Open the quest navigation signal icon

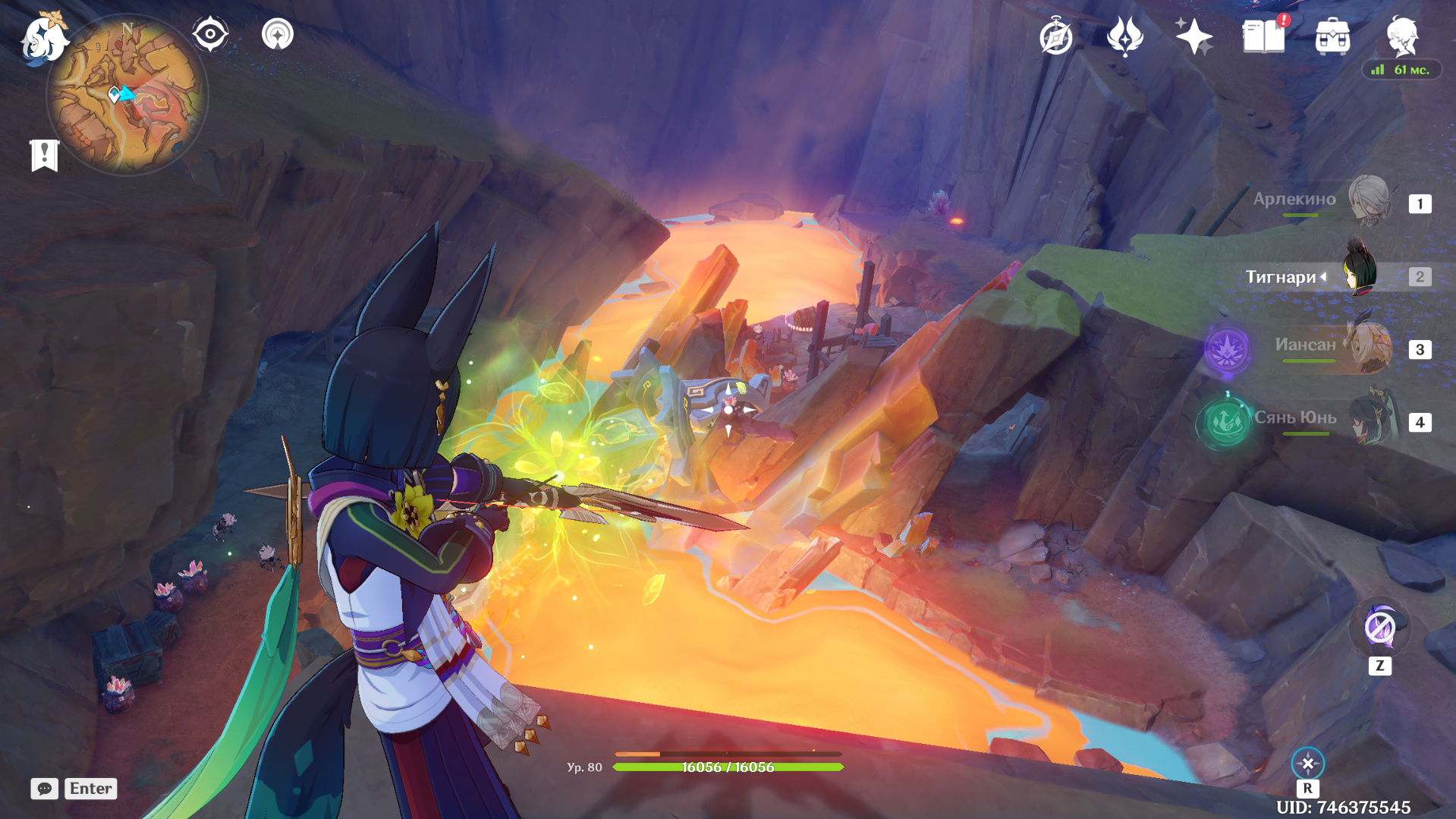[x=277, y=34]
